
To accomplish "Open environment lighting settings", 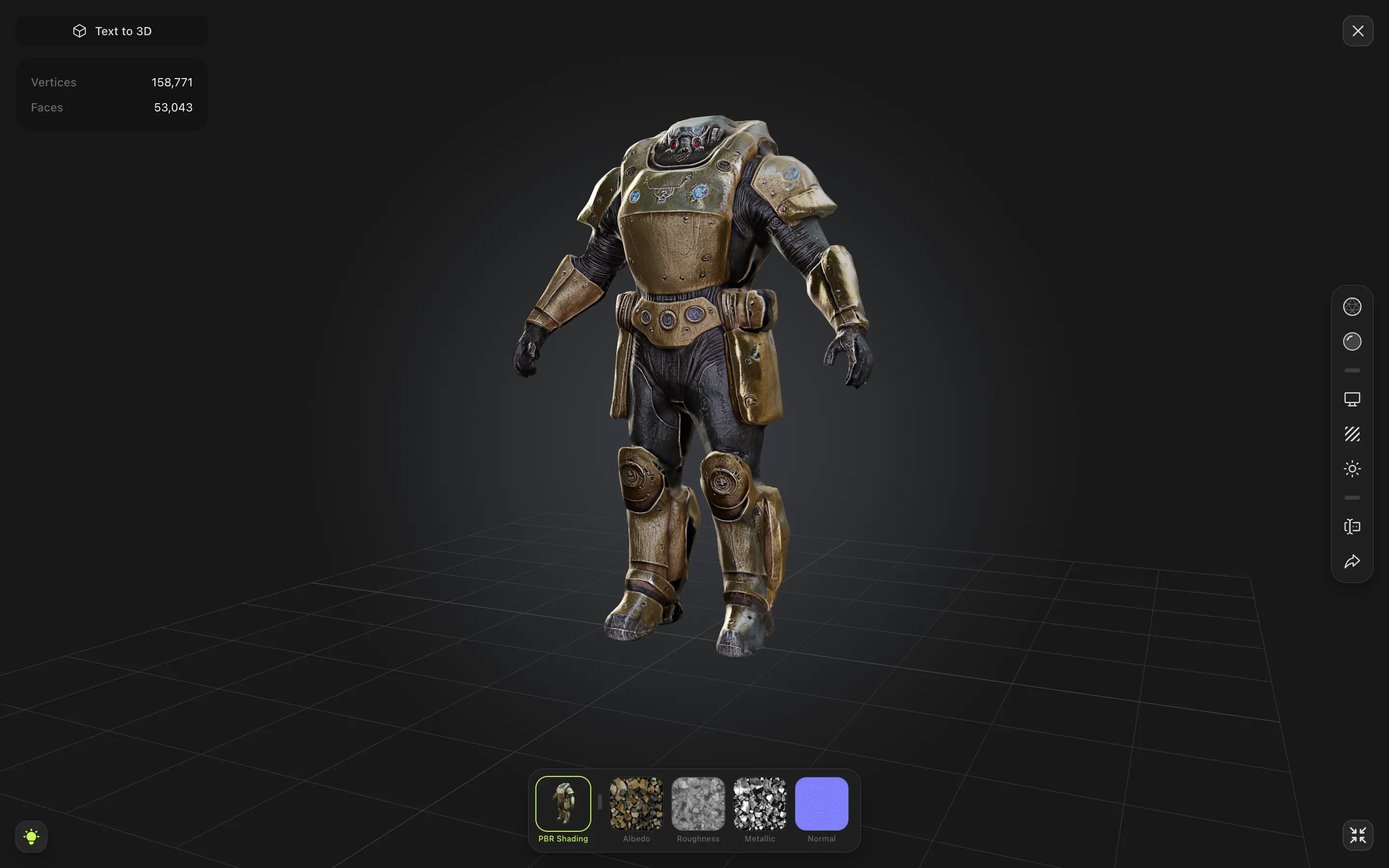I will 1352,468.
